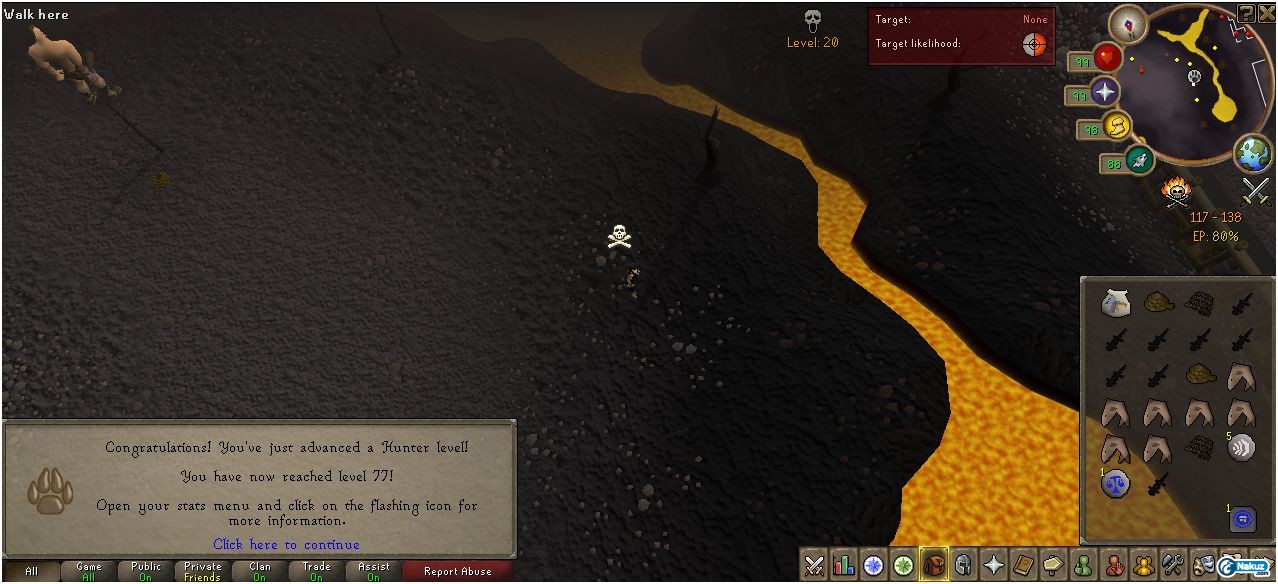Viewport: 1278px width, 584px height.
Task: Open the magic spellbook tab
Action: [1023, 565]
